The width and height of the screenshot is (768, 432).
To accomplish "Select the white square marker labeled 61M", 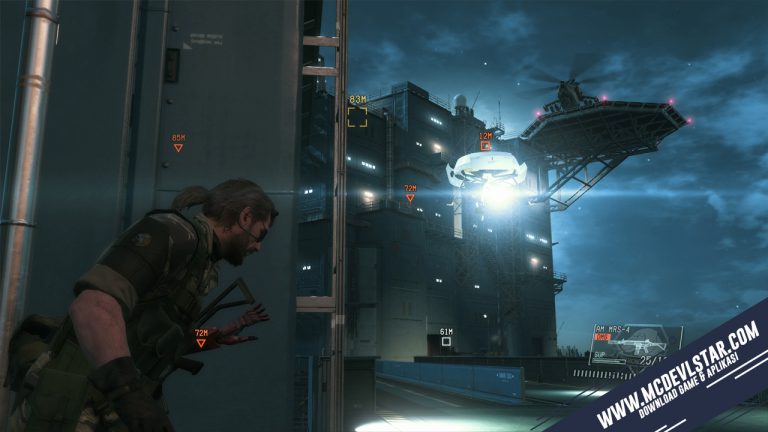I will click(x=446, y=342).
